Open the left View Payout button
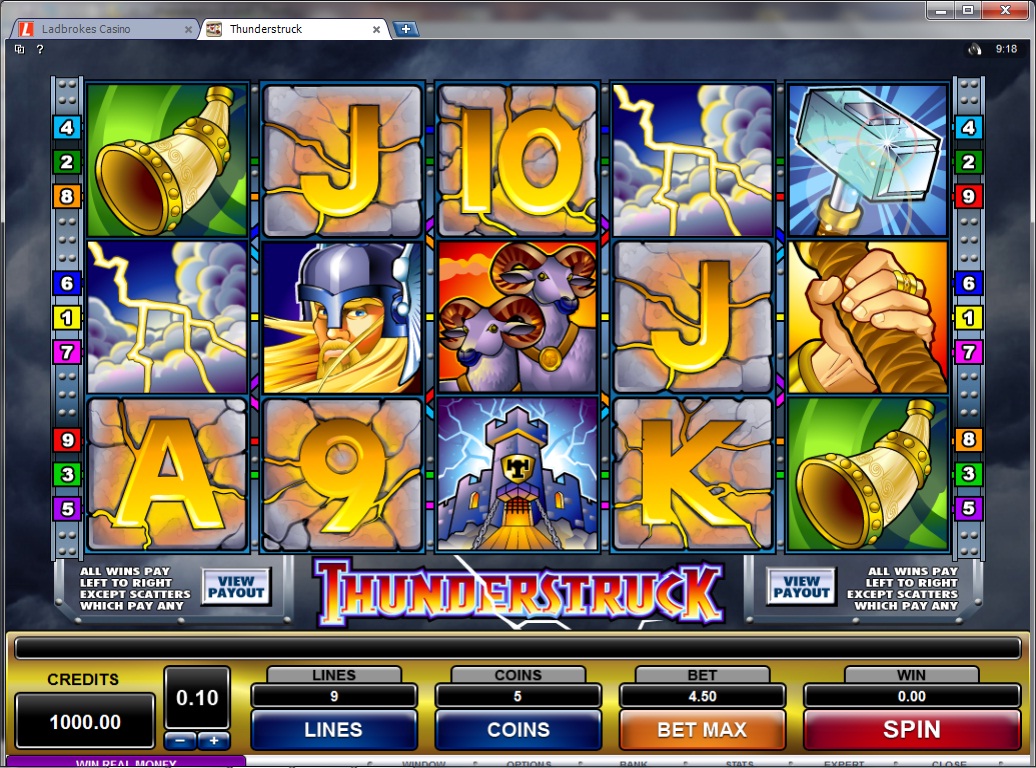 236,587
